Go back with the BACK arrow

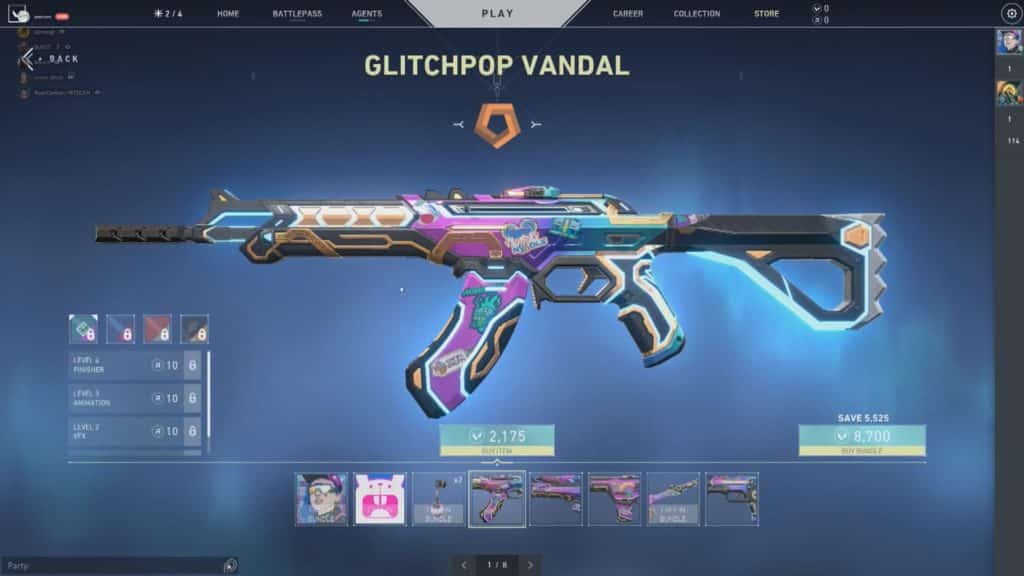tap(30, 59)
